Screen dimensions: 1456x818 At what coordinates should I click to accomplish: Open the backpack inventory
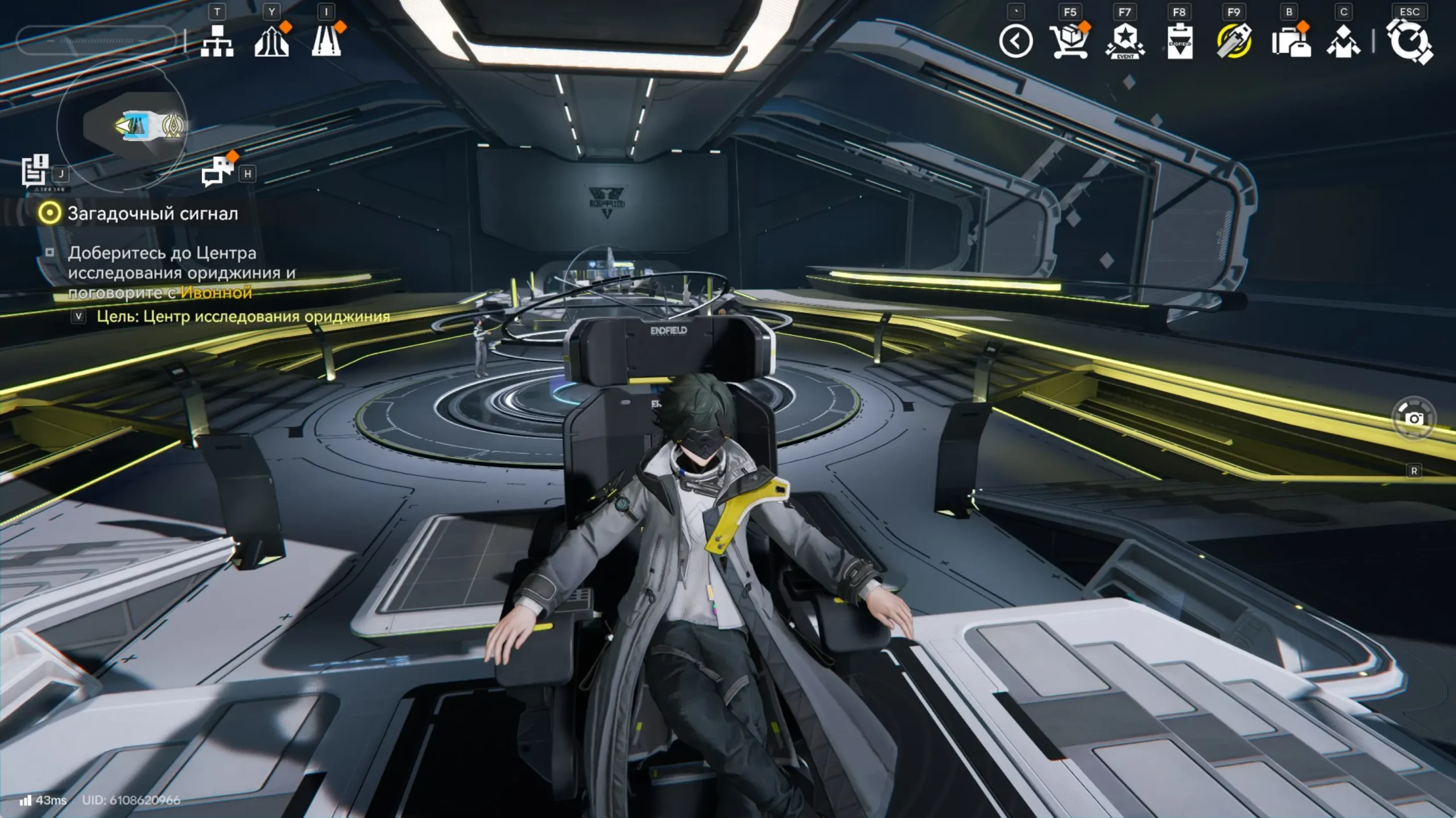coord(1290,41)
